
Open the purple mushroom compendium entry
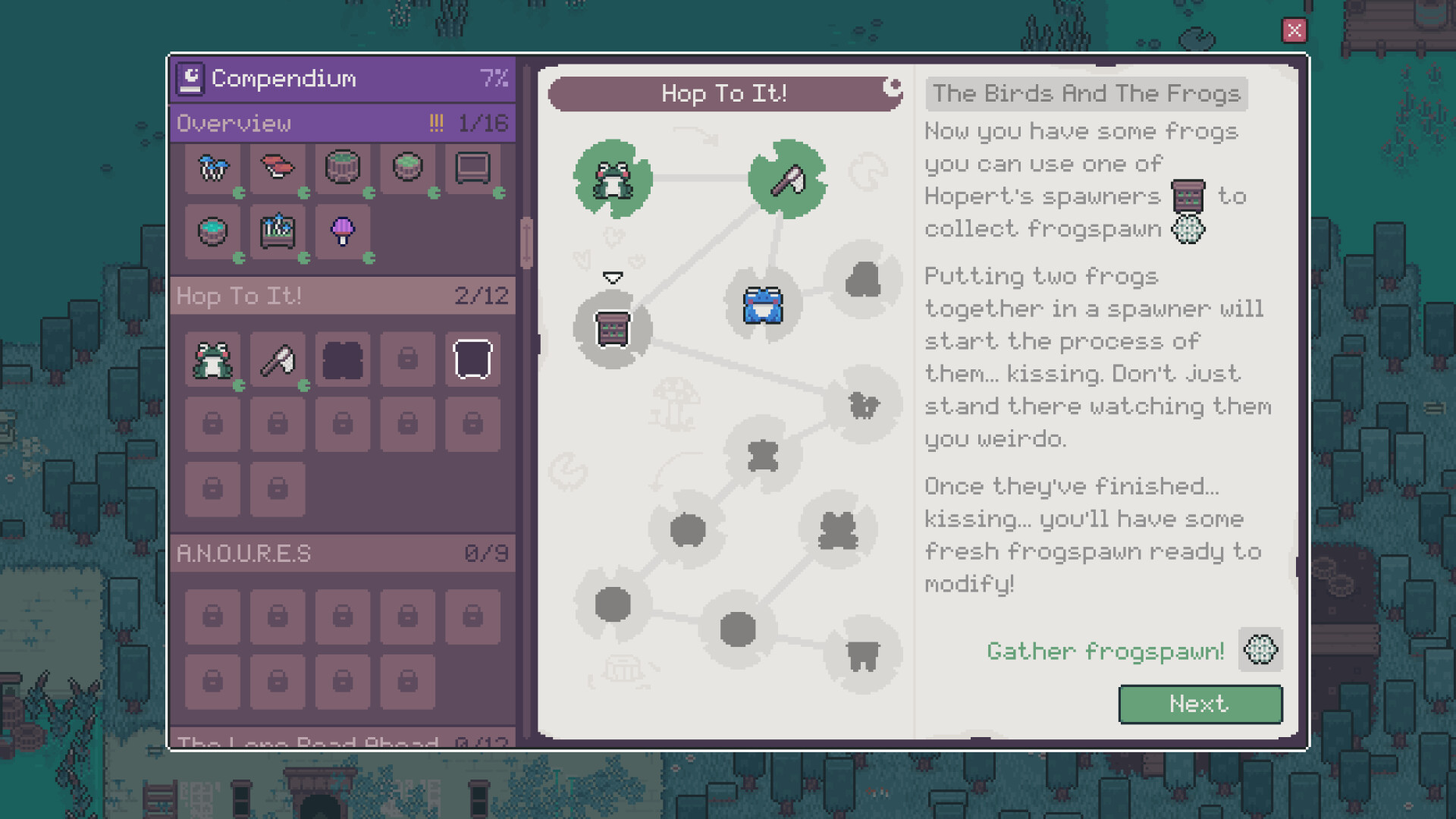(343, 234)
